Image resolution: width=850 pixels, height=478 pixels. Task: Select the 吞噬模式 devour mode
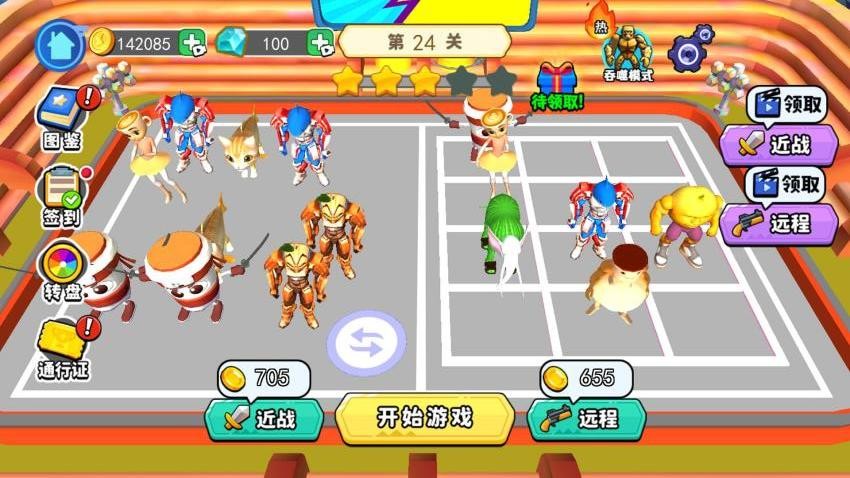pyautogui.click(x=627, y=52)
